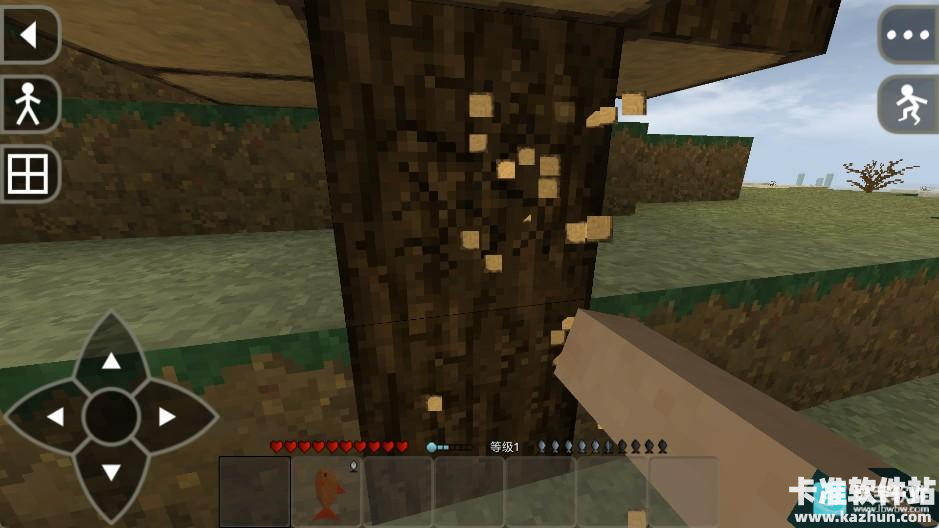Screen dimensions: 939x528
Task: Tap the D-pad down arrow
Action: [x=111, y=472]
